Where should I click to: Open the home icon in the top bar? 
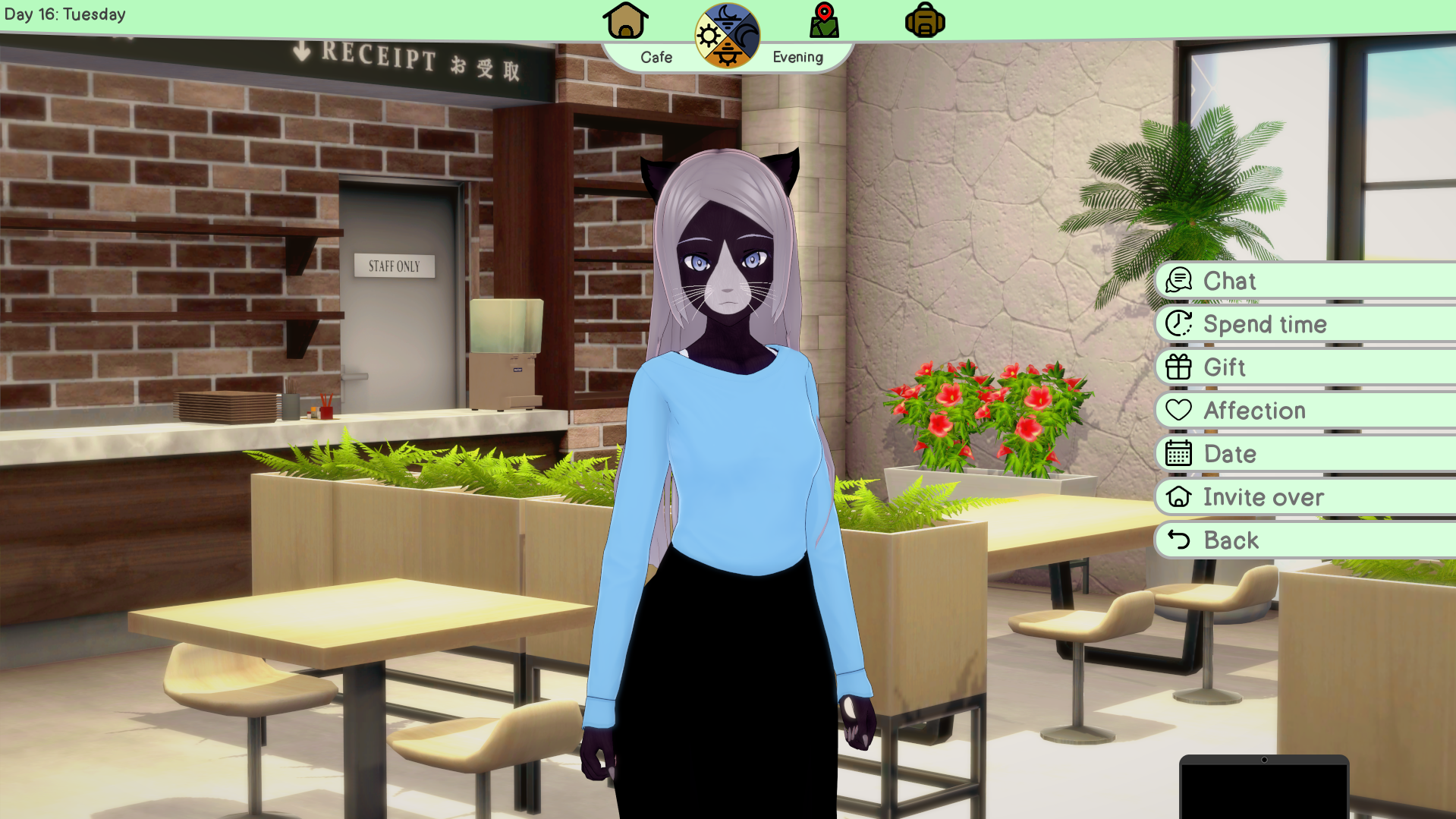tap(624, 21)
